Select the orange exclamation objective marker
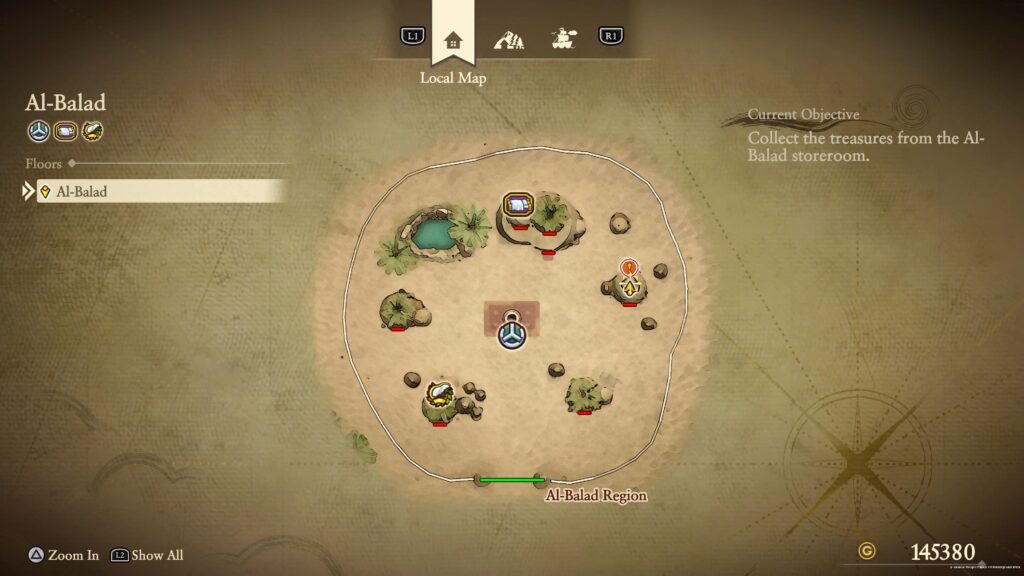The image size is (1024, 576). [628, 267]
